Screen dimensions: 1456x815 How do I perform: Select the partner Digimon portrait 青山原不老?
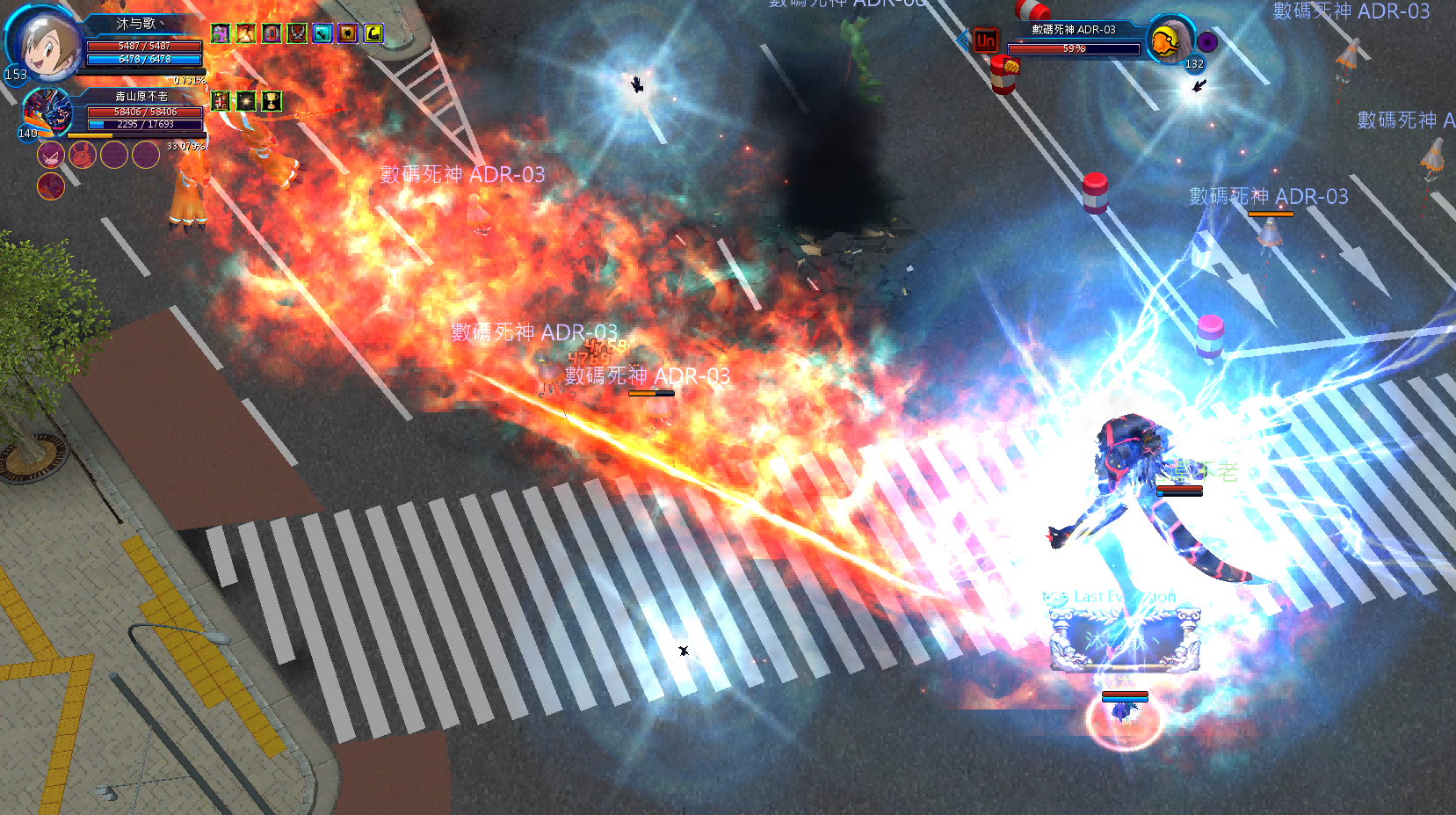(x=46, y=113)
